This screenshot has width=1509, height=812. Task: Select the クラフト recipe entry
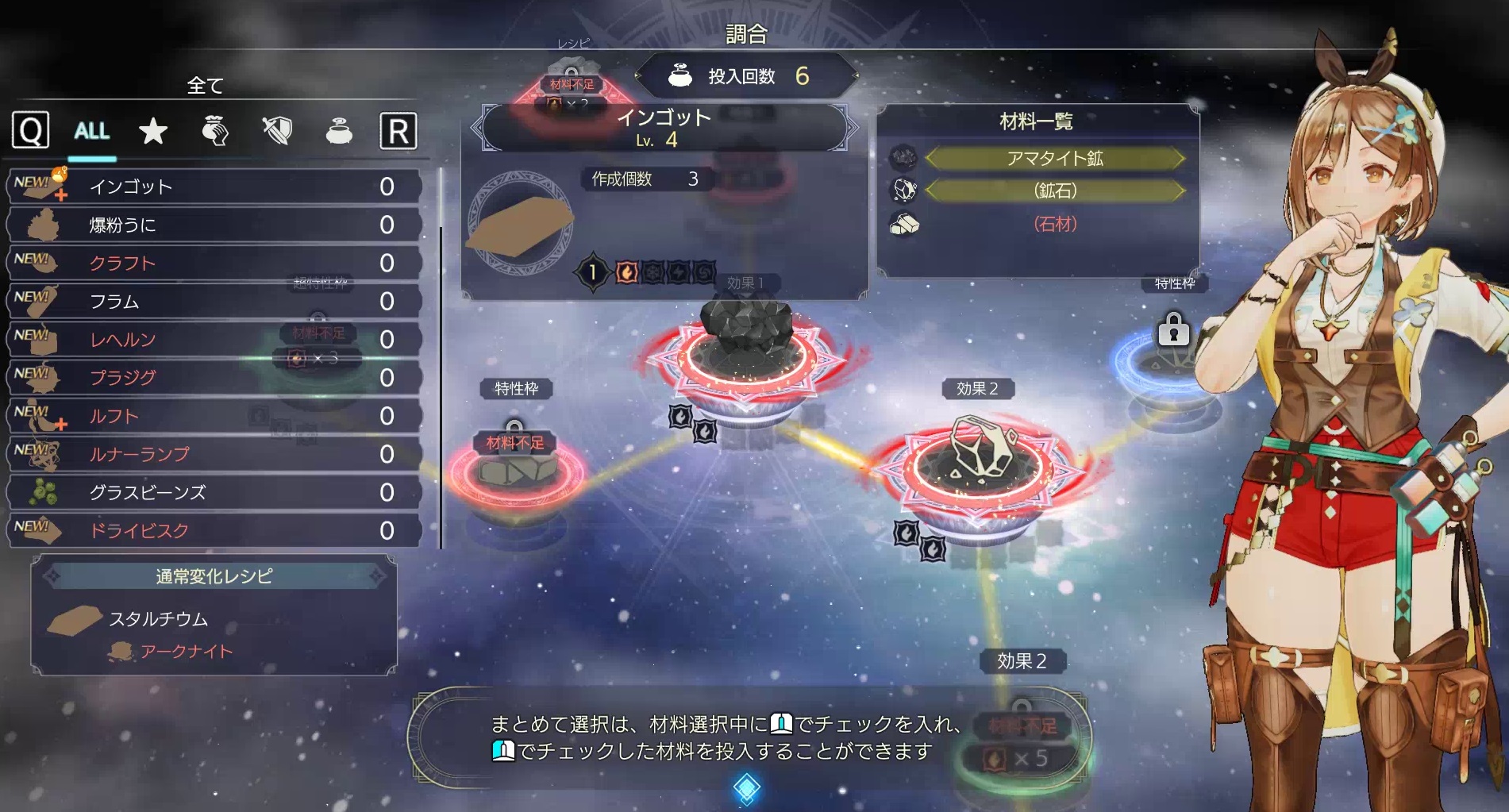tap(213, 264)
